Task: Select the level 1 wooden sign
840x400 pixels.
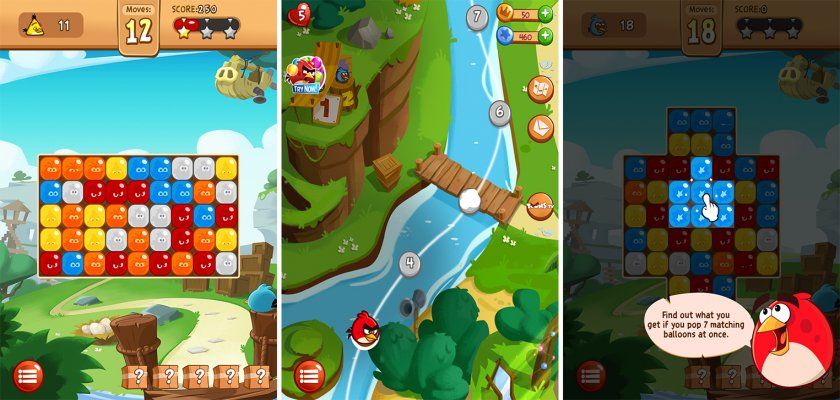Action: point(325,110)
